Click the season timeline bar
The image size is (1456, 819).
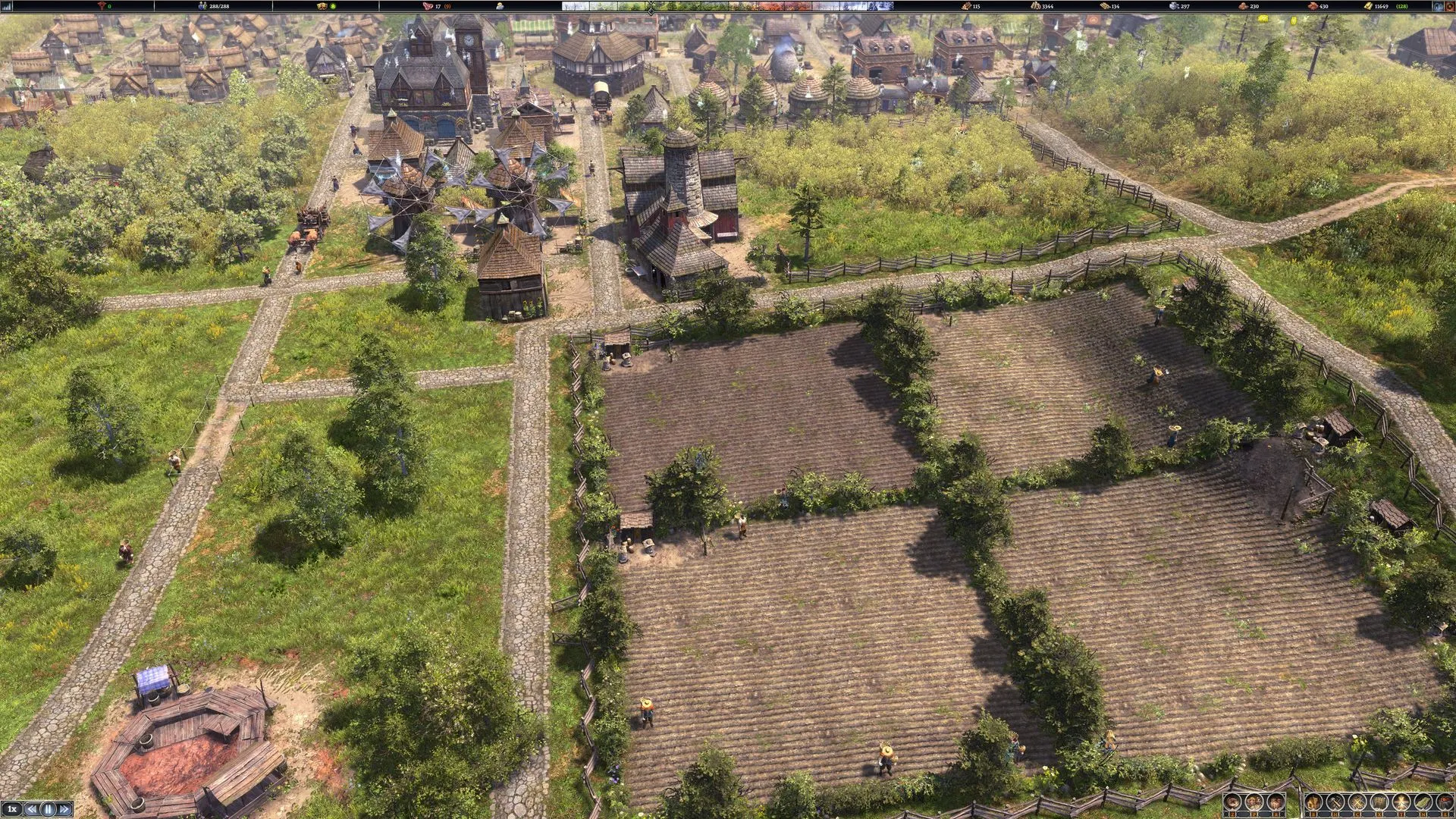pos(727,6)
